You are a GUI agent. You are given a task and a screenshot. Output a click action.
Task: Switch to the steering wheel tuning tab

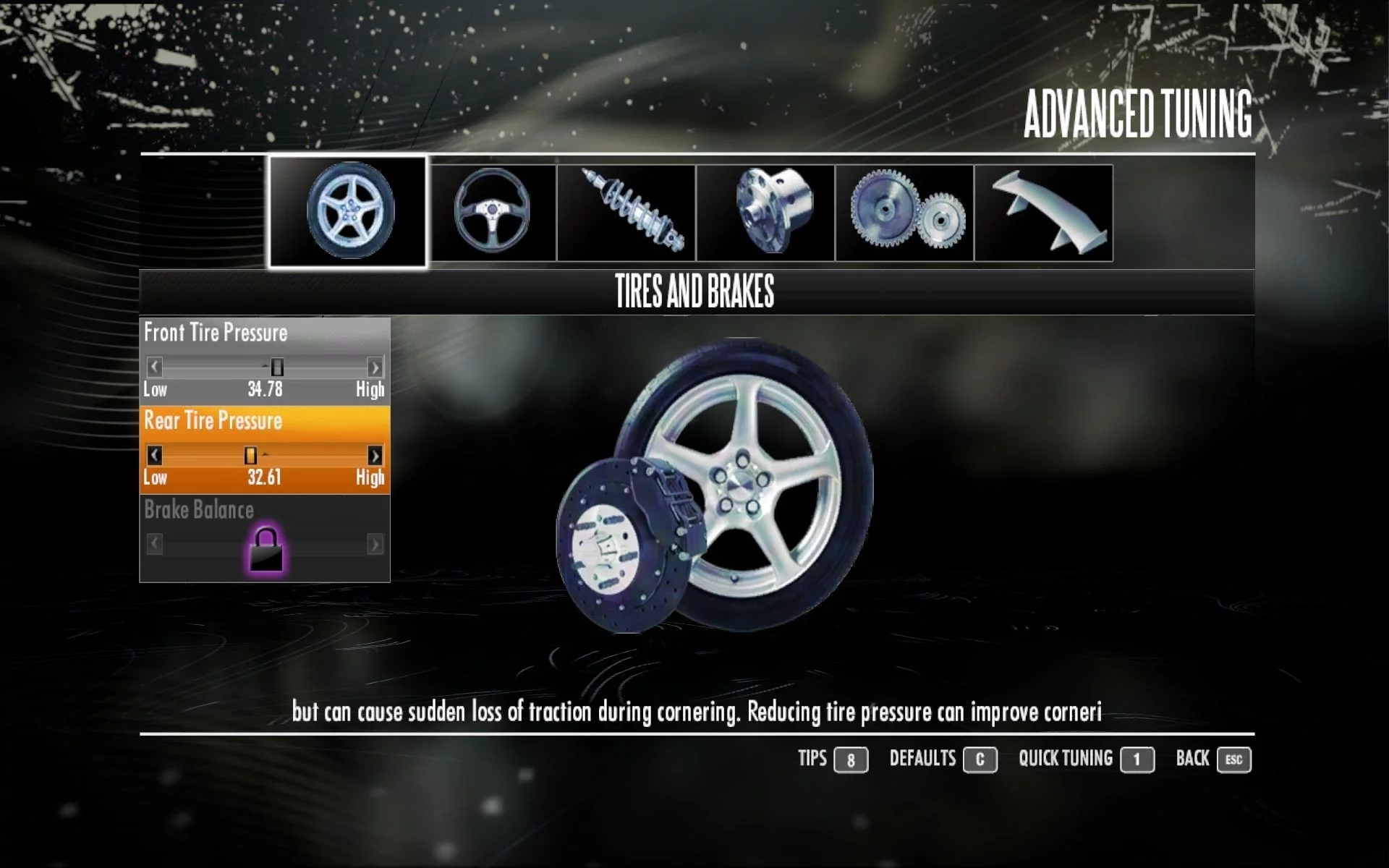pyautogui.click(x=493, y=213)
